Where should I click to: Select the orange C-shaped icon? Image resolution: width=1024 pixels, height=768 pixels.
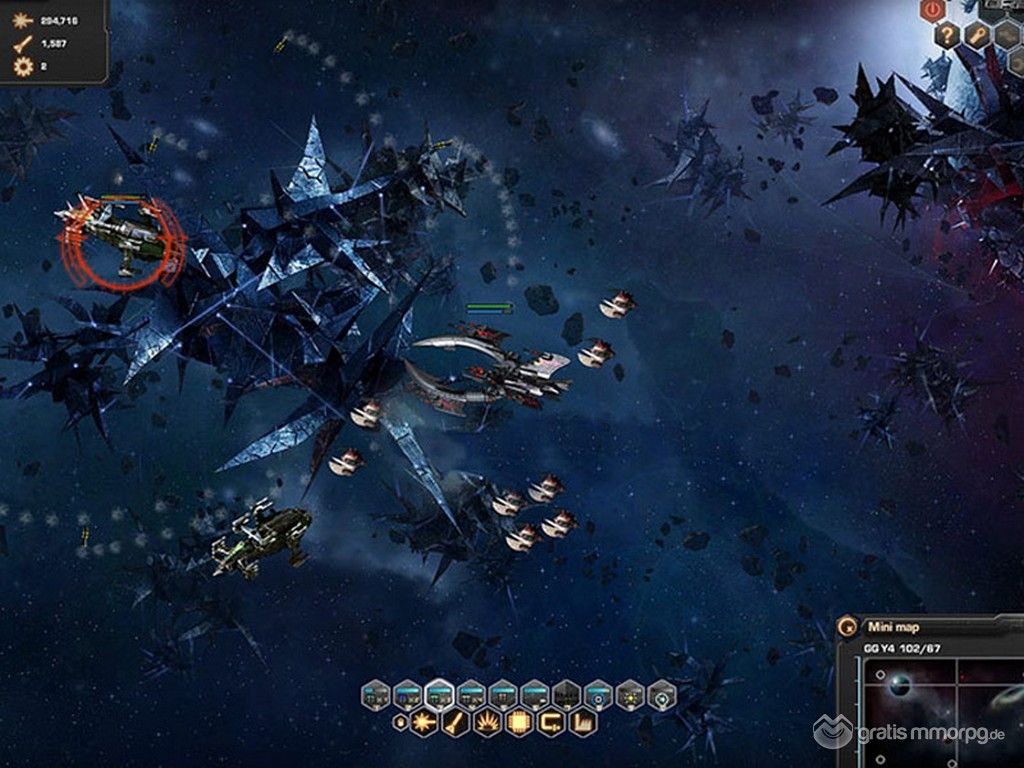tap(552, 721)
